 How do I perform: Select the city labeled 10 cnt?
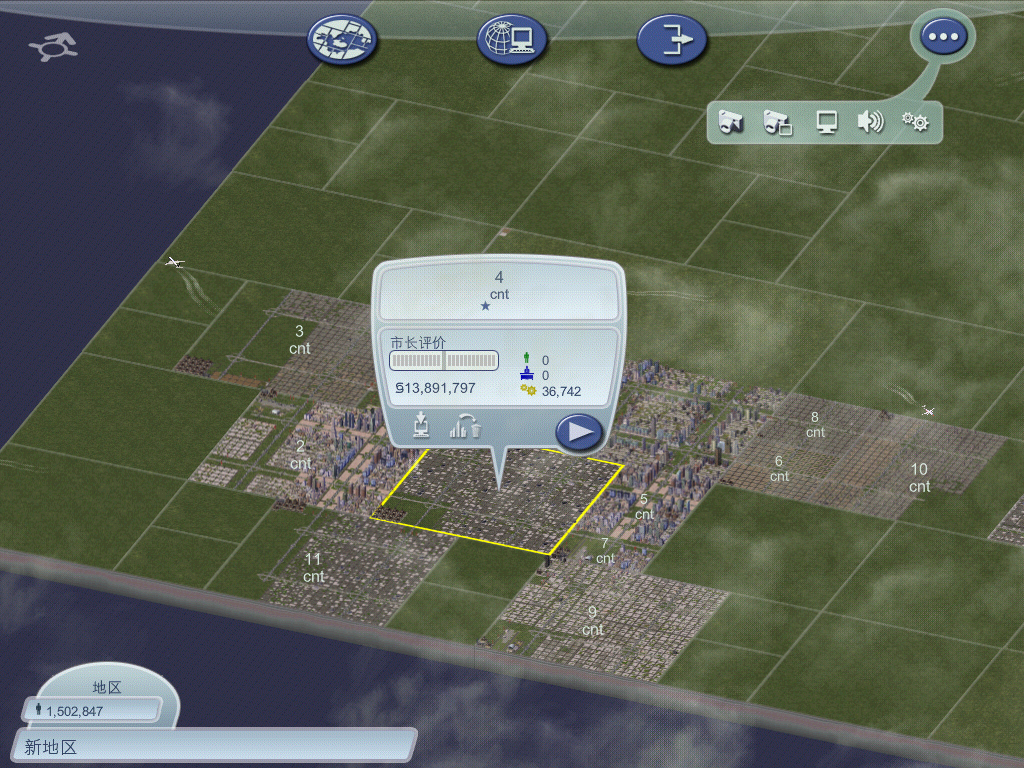tap(919, 477)
